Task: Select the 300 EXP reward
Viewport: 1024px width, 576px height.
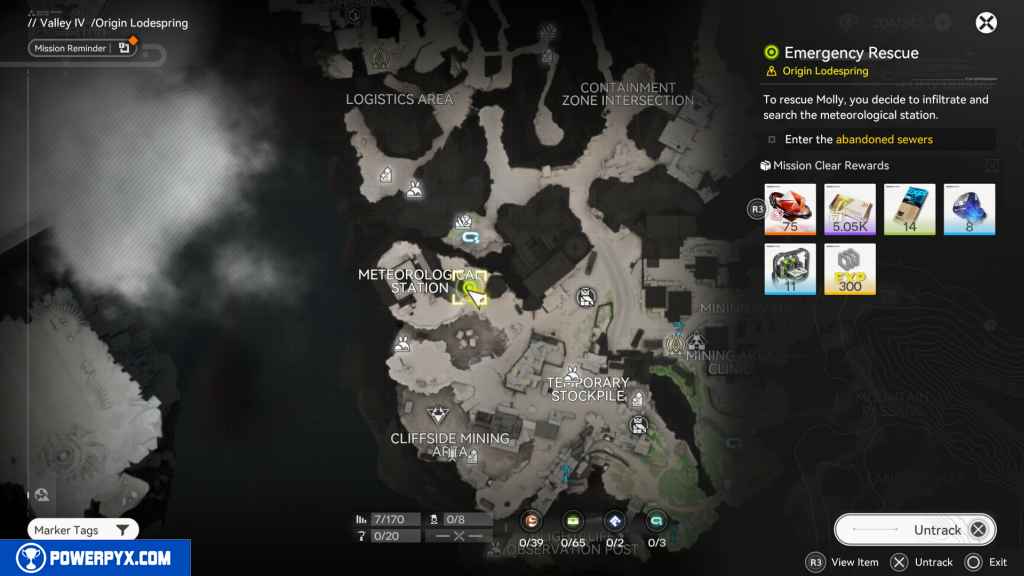Action: tap(850, 269)
